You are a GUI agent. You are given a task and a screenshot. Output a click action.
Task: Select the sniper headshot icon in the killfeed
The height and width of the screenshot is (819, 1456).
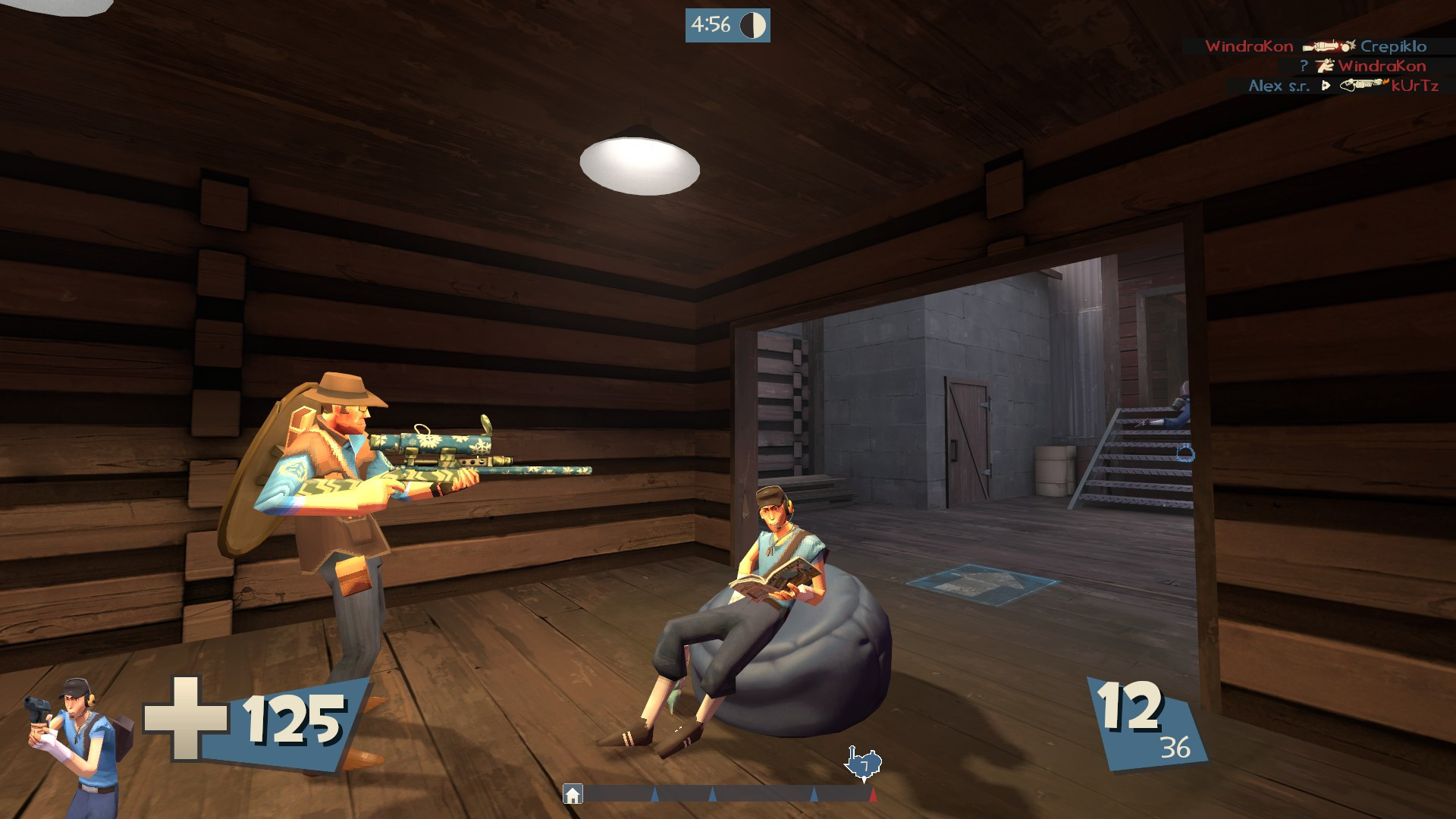point(1326,66)
